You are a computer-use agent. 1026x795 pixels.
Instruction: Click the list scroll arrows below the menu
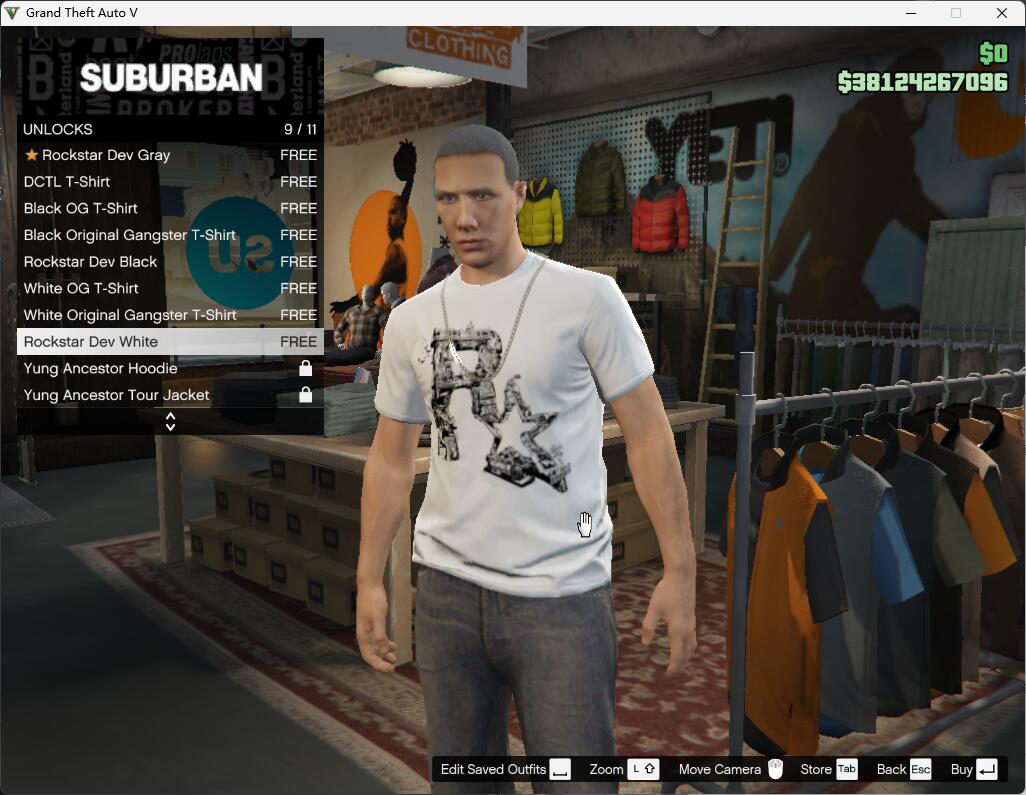170,422
